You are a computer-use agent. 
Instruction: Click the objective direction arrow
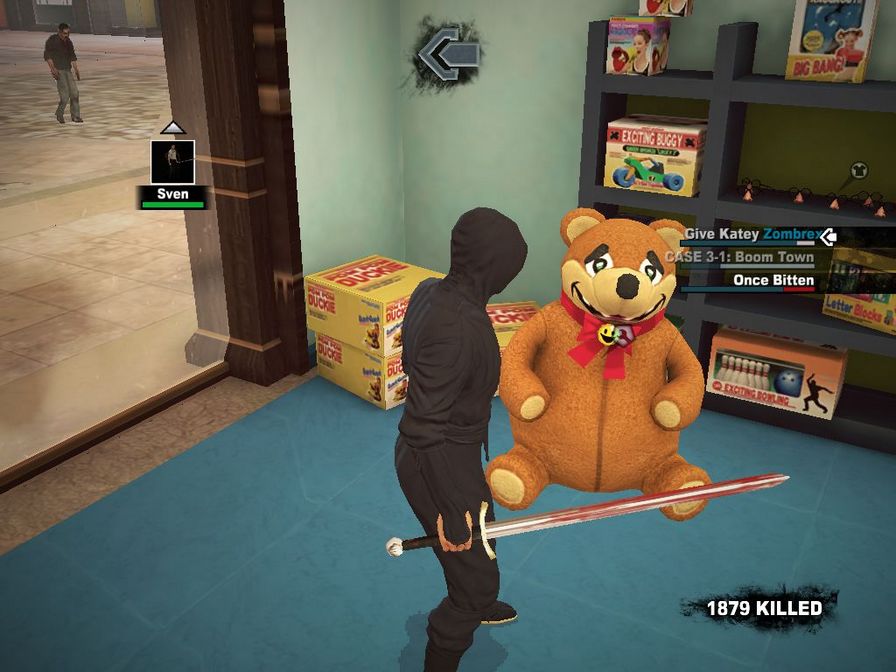tap(447, 53)
